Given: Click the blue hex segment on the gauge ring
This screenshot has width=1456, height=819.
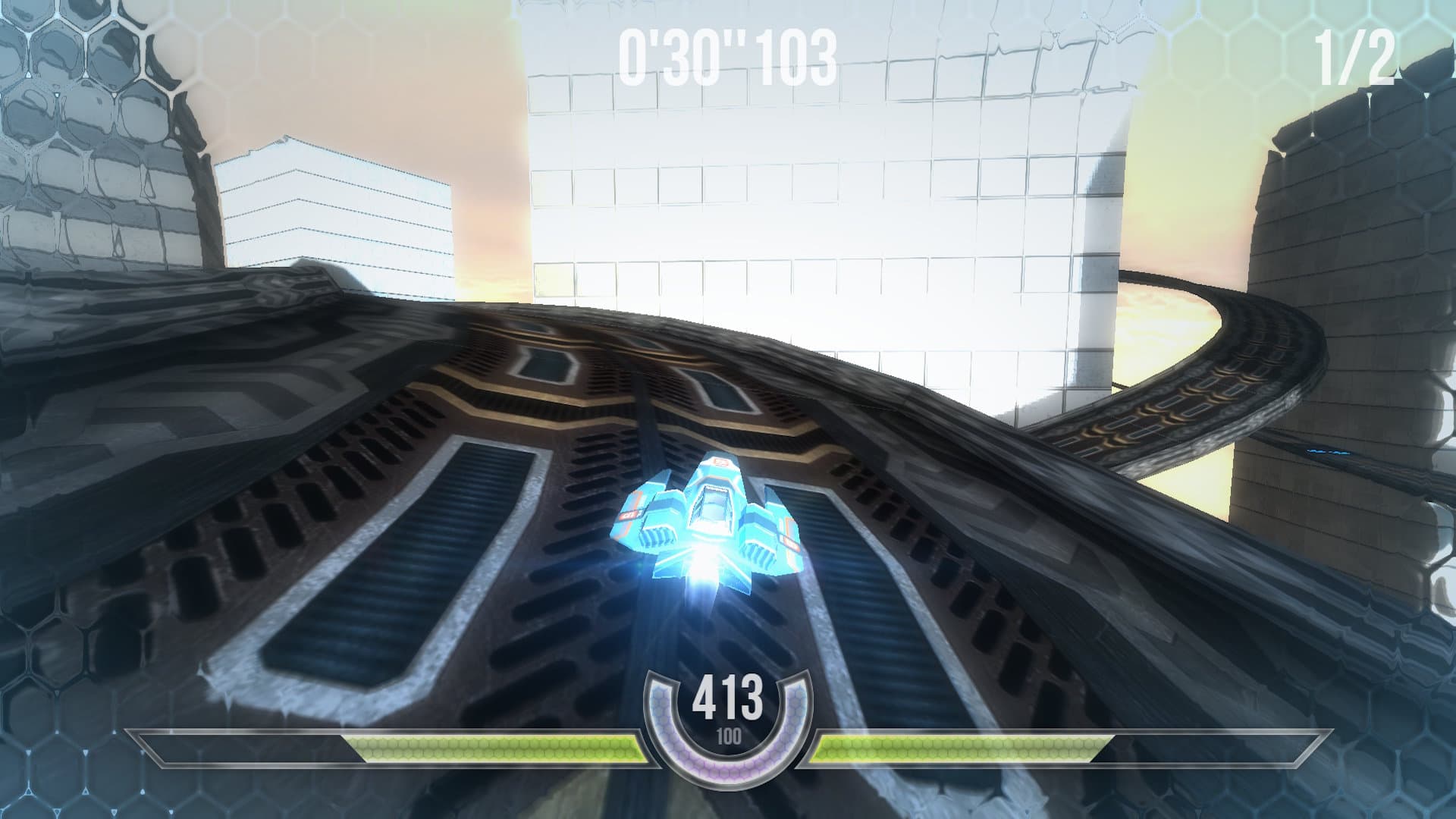Looking at the screenshot, I should point(658,696).
